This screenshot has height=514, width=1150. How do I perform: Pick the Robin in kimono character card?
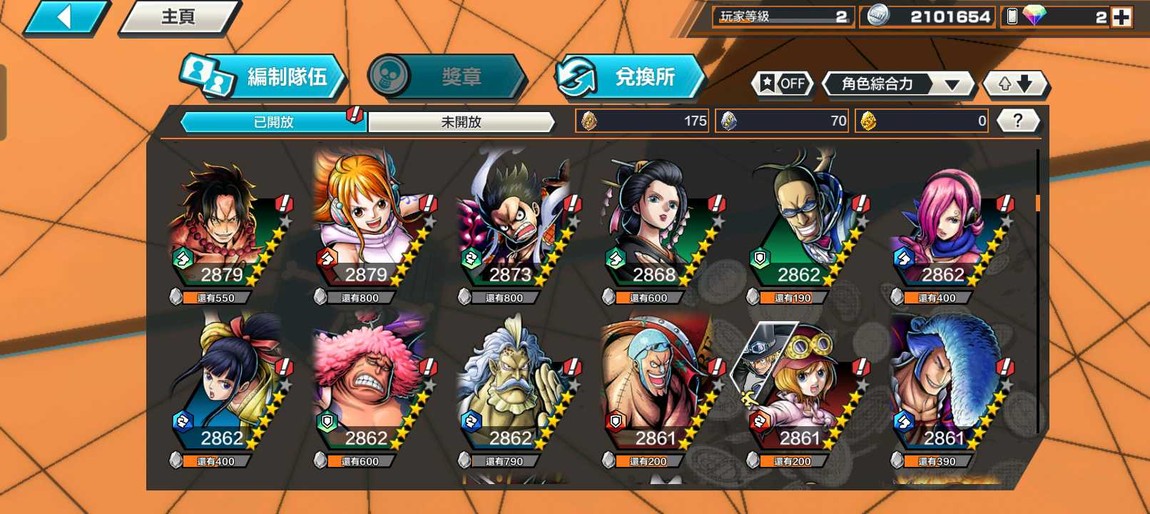654,230
